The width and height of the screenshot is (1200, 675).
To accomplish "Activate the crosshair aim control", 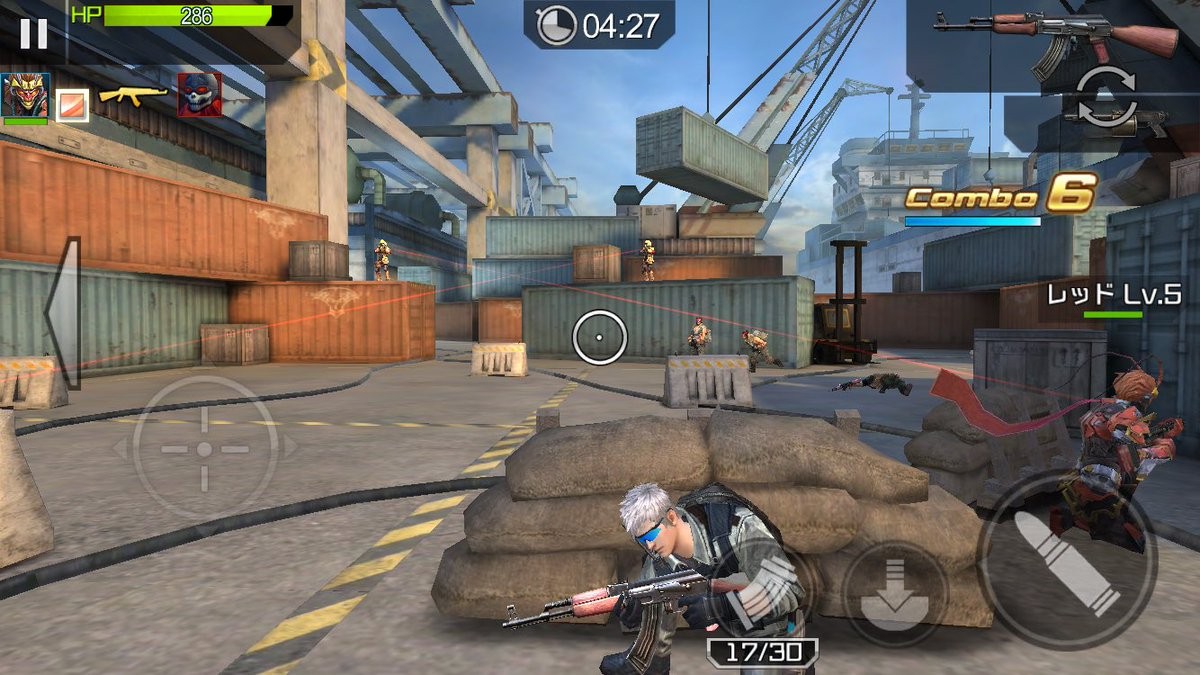I will point(205,449).
